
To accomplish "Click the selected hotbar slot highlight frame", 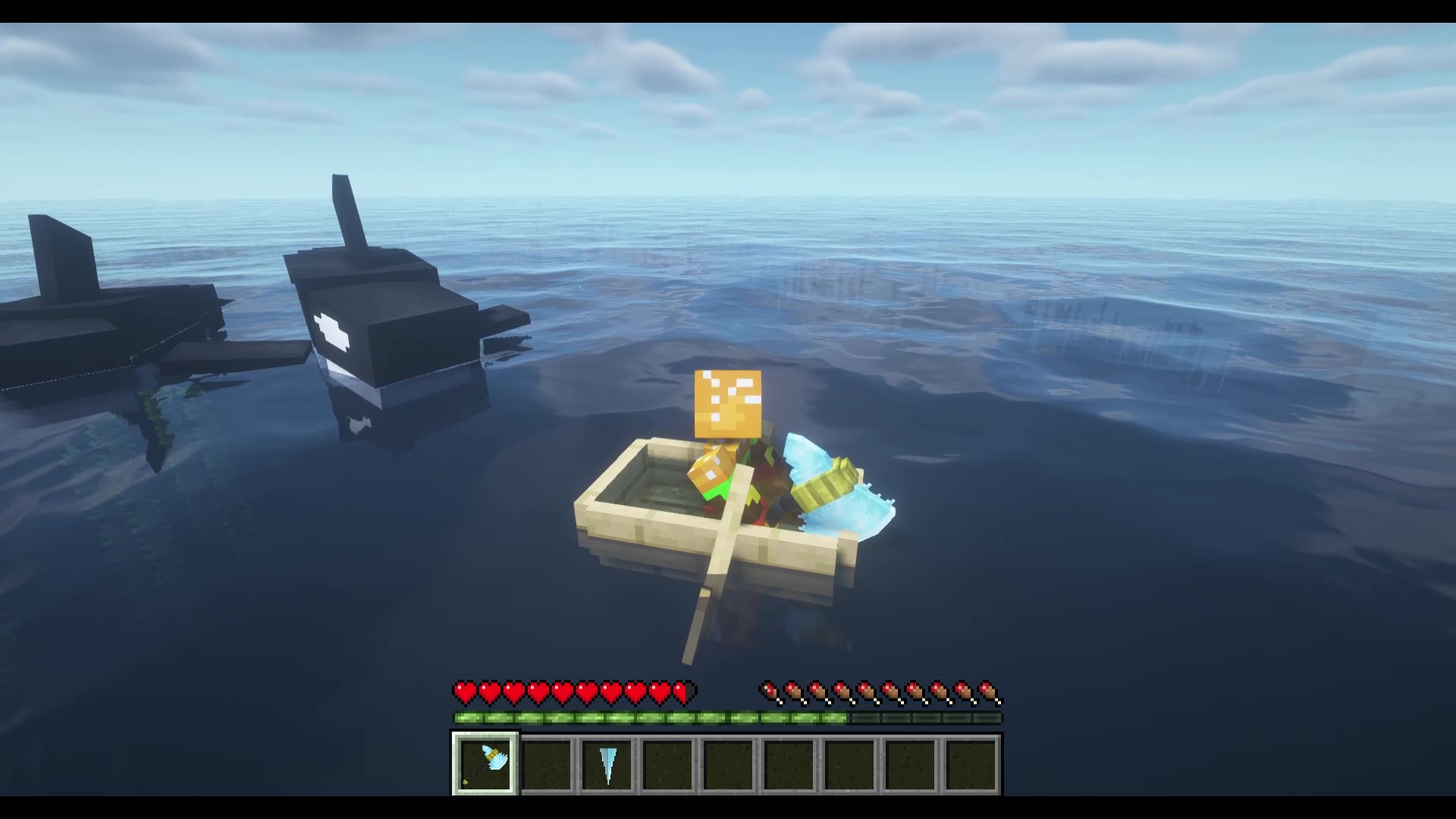I will click(x=485, y=762).
